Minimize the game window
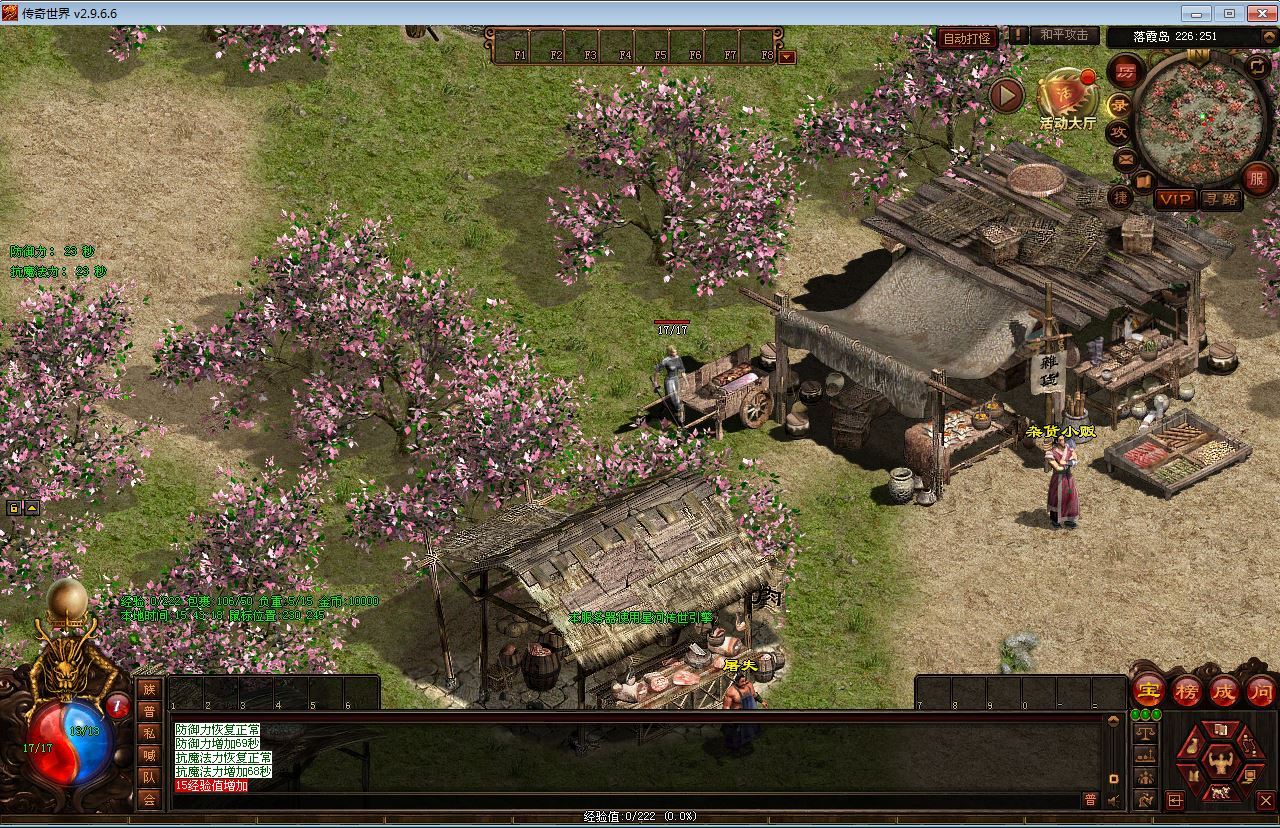1280x828 pixels. click(1196, 13)
